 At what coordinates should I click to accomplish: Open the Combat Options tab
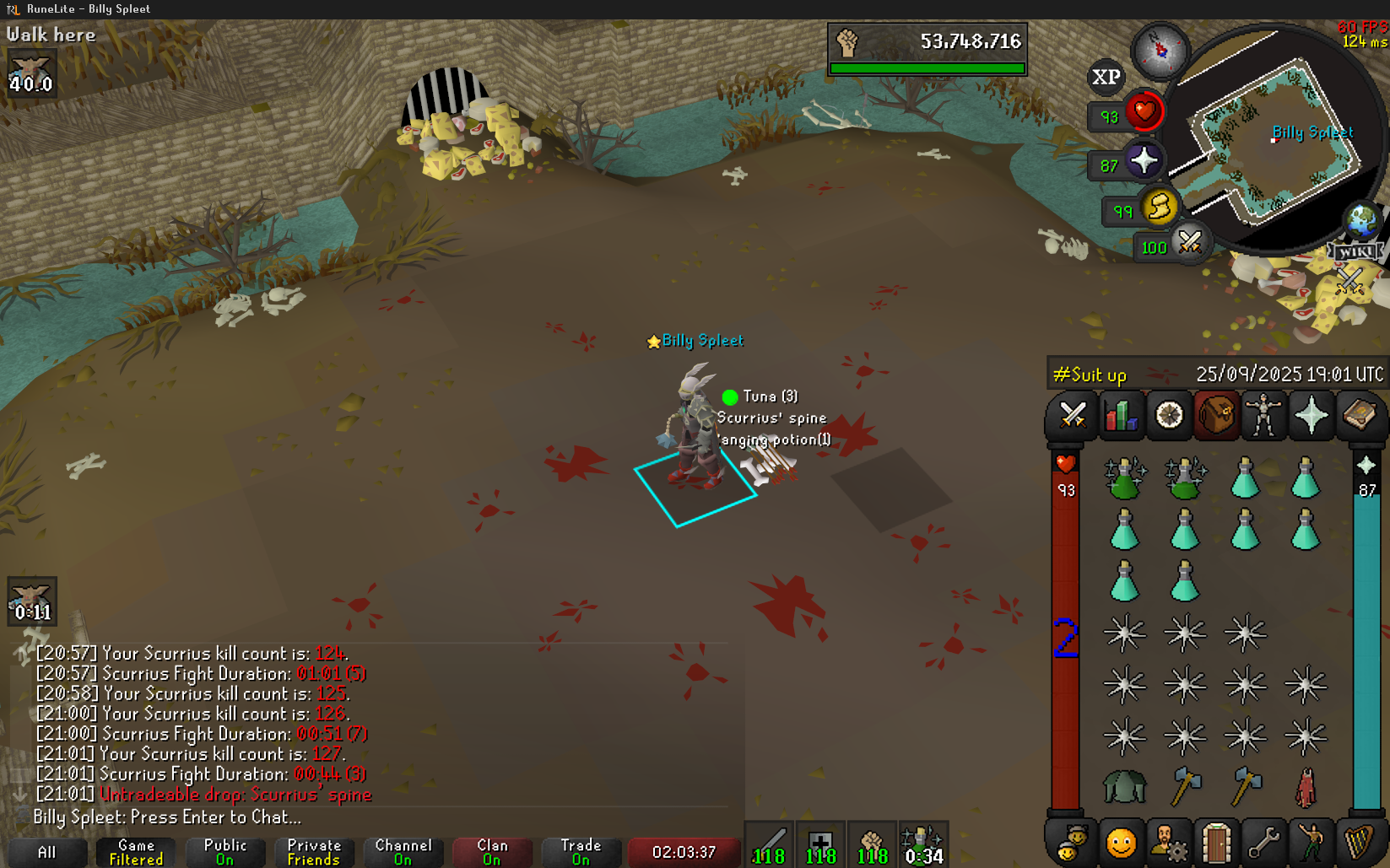pyautogui.click(x=1073, y=416)
